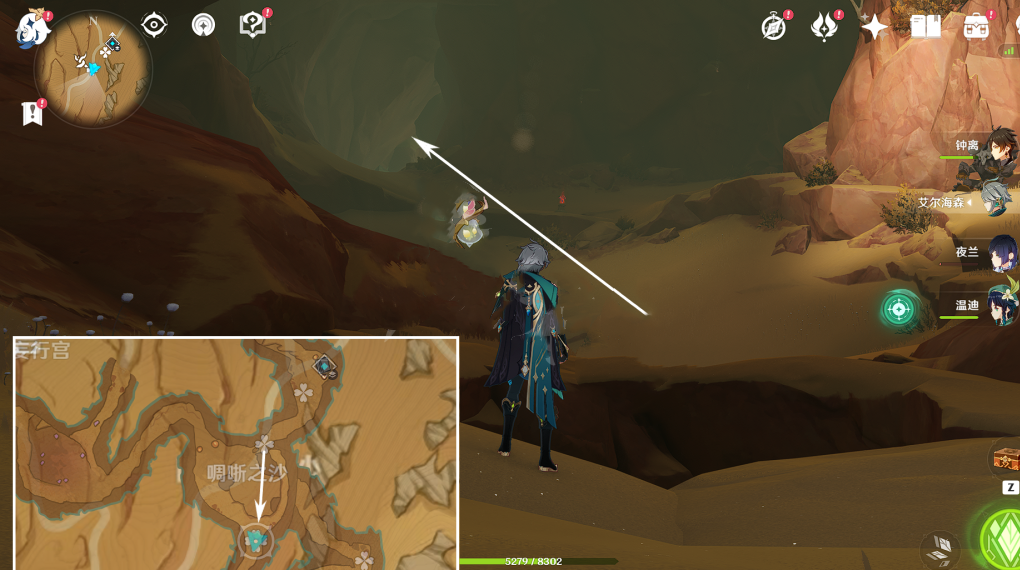The width and height of the screenshot is (1020, 570).
Task: Open the Adventurer Handbook book icon
Action: pos(926,27)
